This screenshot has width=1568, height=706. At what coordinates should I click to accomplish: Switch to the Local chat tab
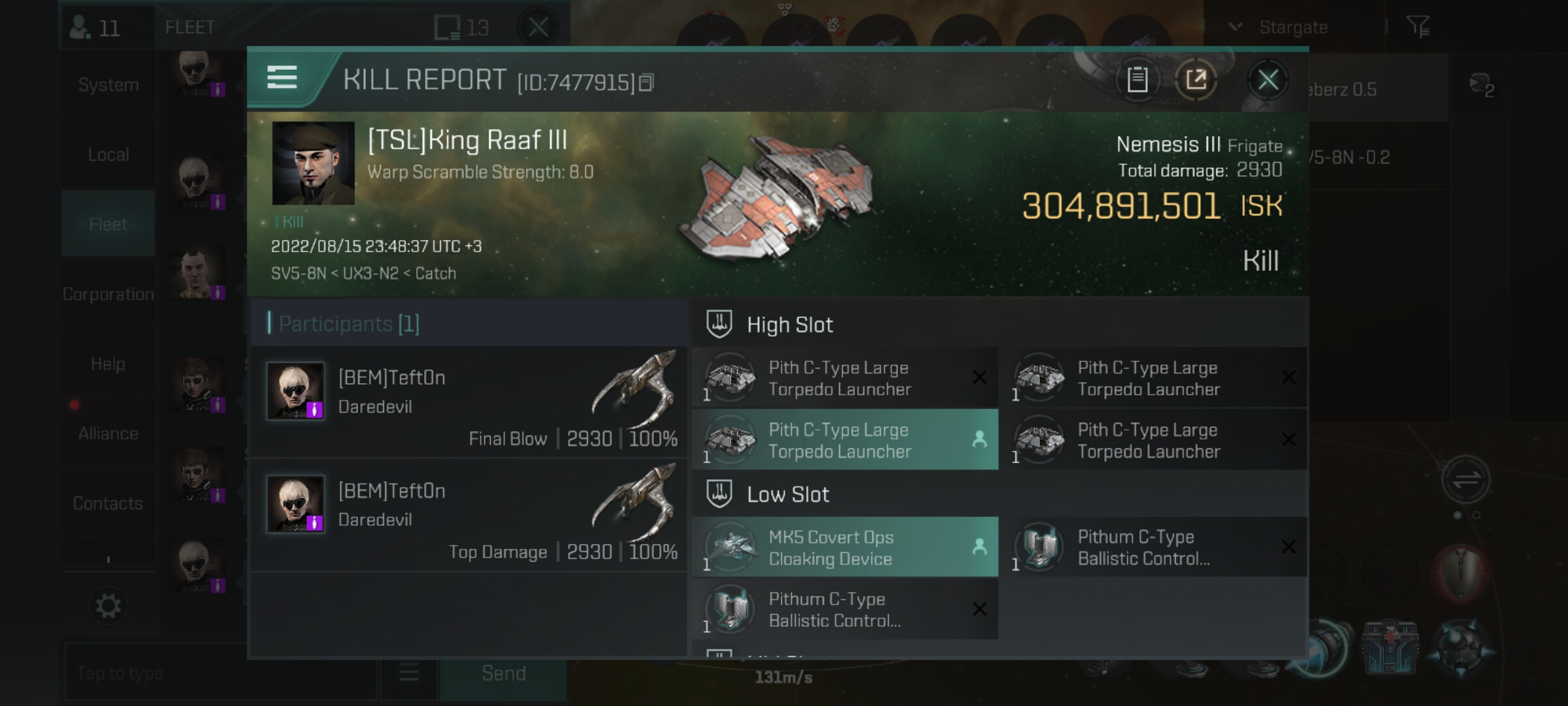pyautogui.click(x=108, y=155)
